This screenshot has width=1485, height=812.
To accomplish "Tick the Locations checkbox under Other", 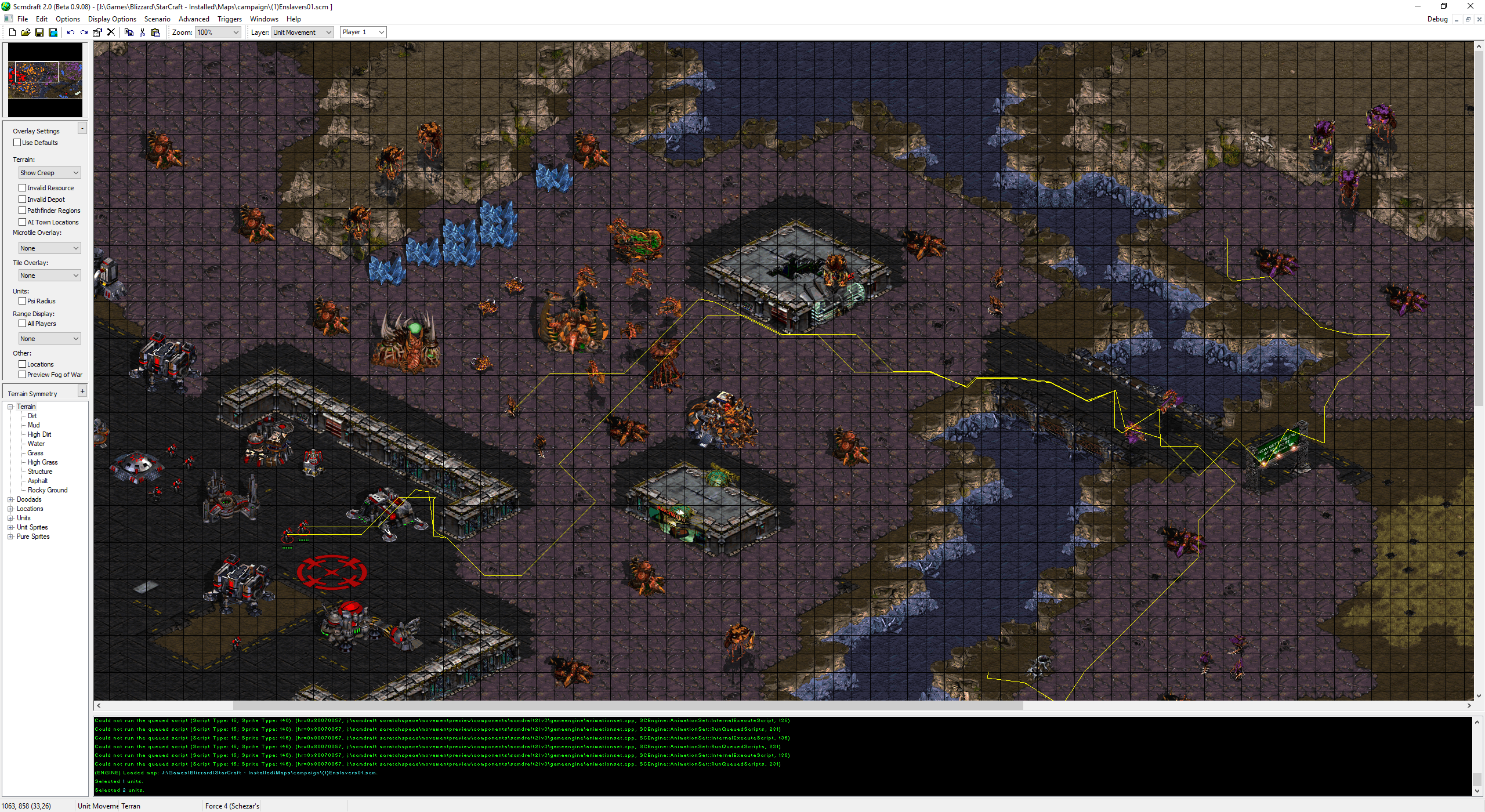I will coord(23,364).
